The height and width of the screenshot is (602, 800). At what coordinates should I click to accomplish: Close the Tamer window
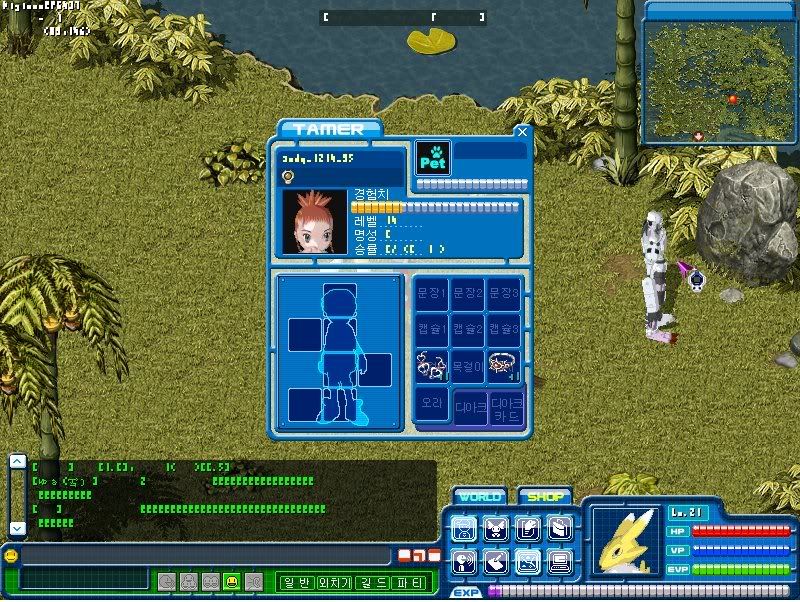coord(521,131)
